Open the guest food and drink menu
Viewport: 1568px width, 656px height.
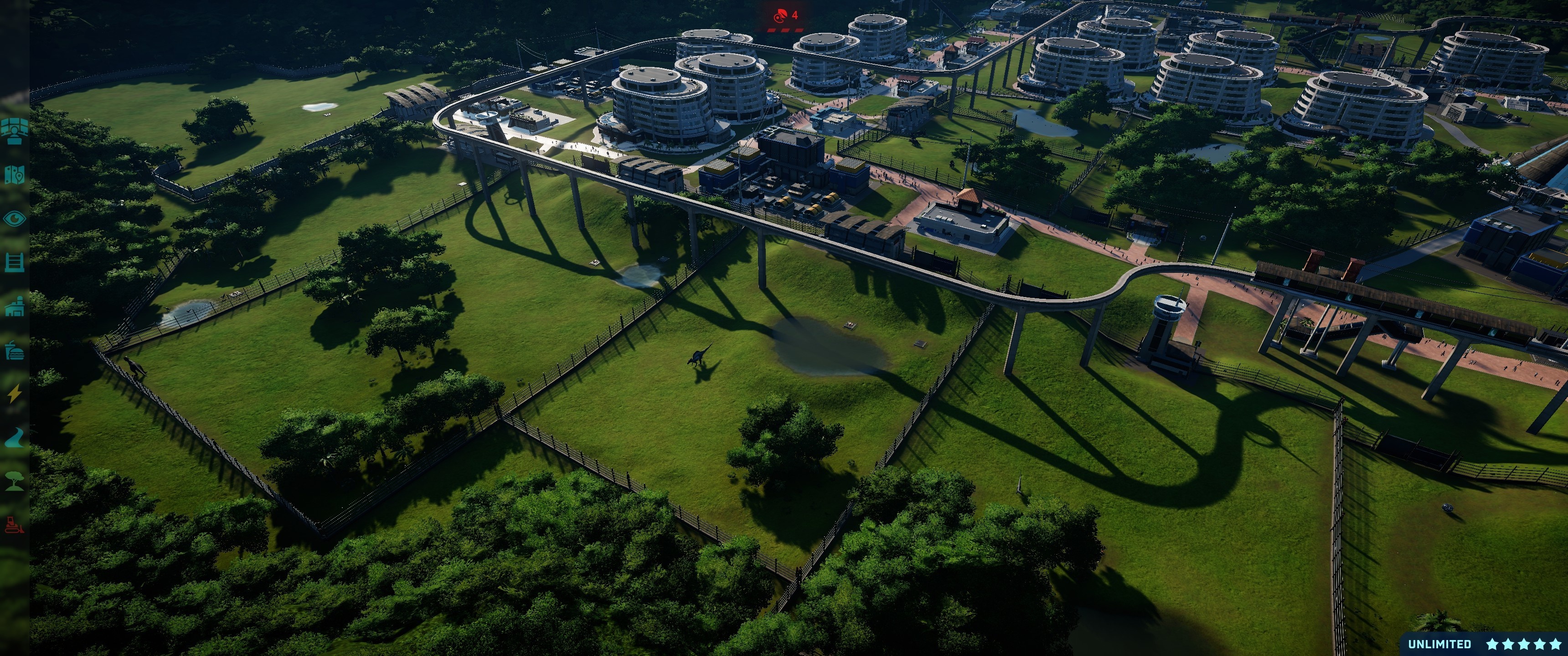click(14, 351)
